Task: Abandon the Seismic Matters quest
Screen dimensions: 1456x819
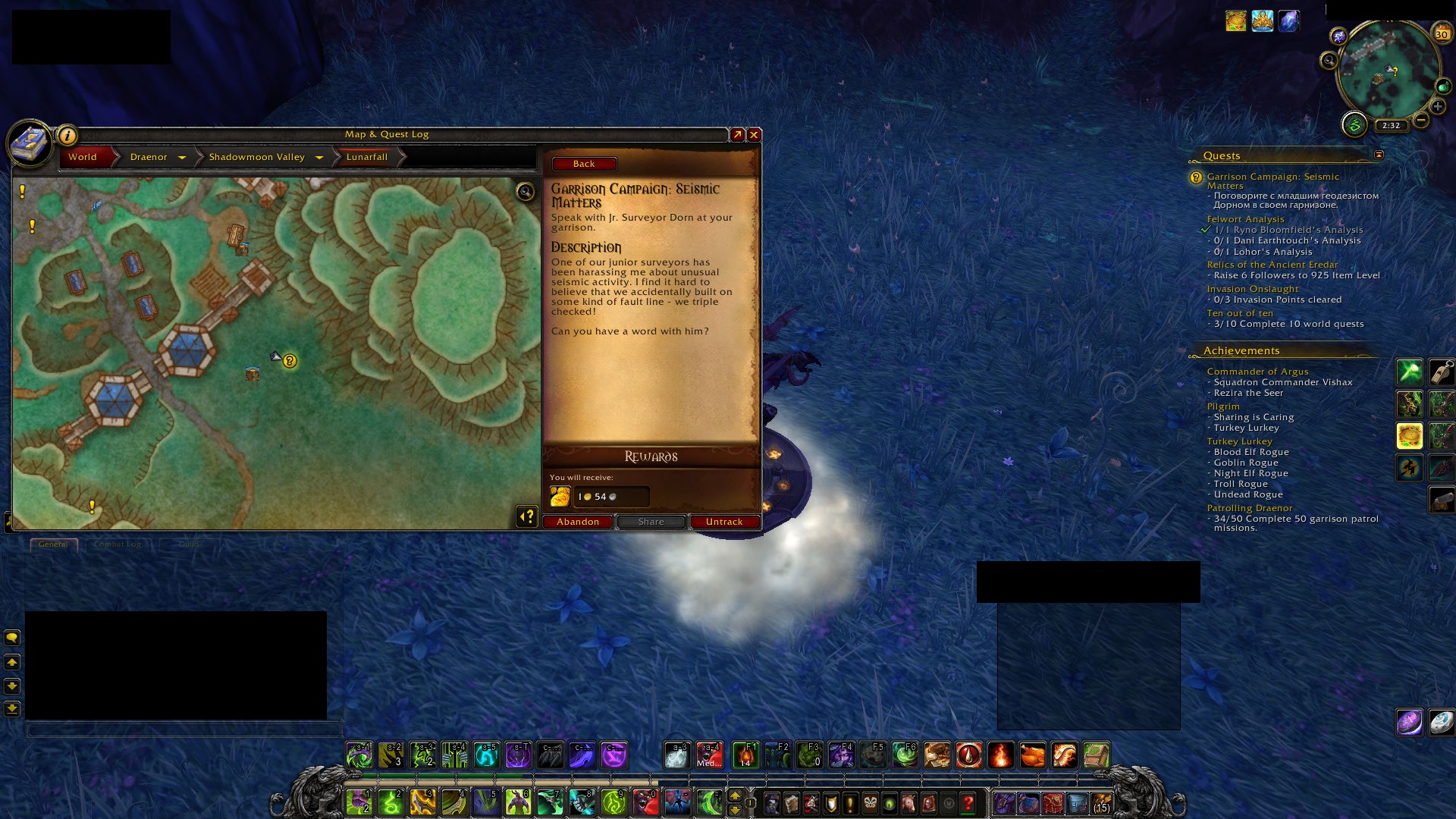Action: [x=578, y=522]
